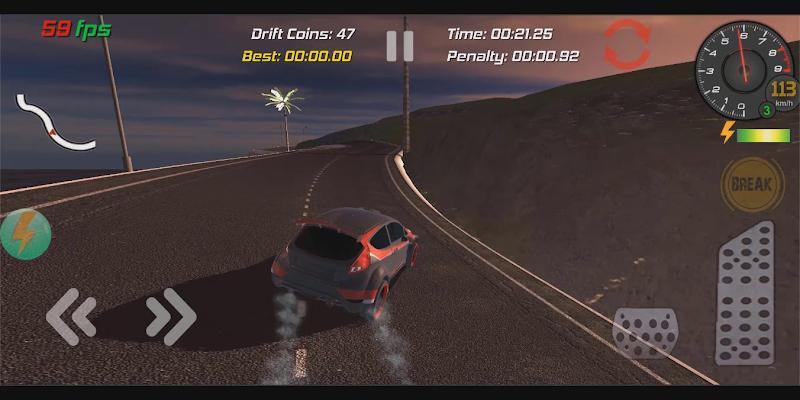Tap the red circular restart arrows
The height and width of the screenshot is (400, 800).
click(x=627, y=45)
